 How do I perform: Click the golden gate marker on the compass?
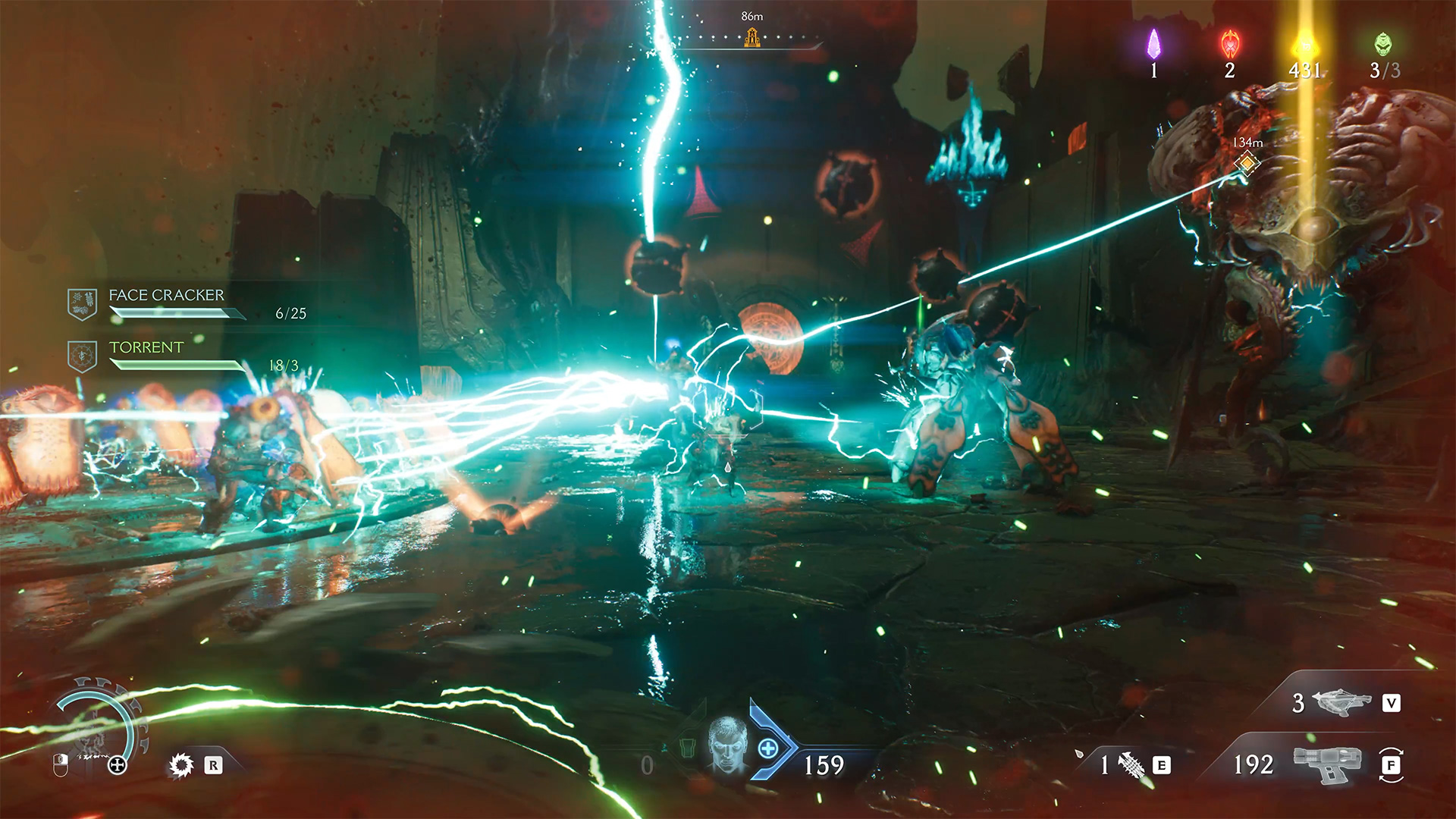pos(752,37)
